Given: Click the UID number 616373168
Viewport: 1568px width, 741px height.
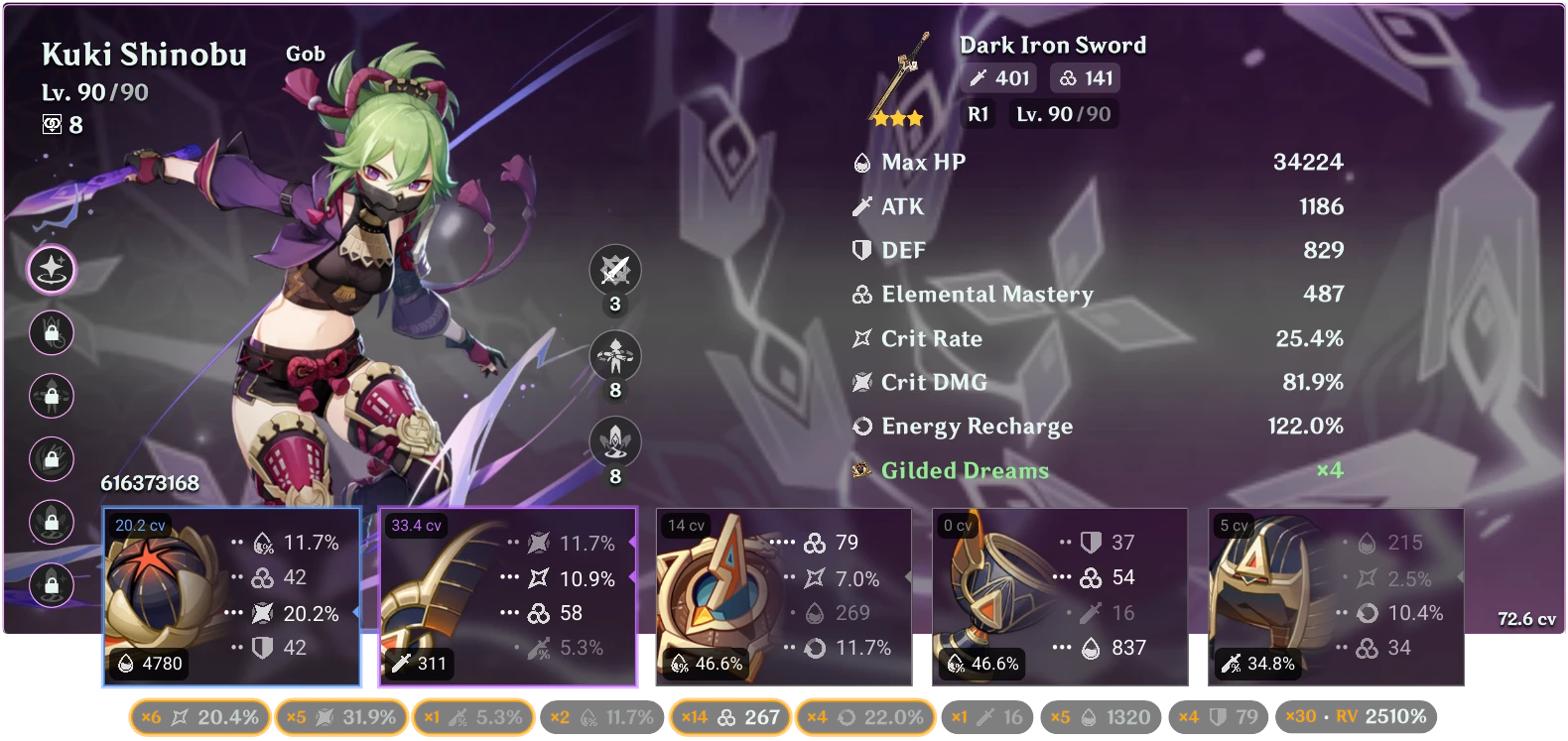Looking at the screenshot, I should pyautogui.click(x=149, y=485).
